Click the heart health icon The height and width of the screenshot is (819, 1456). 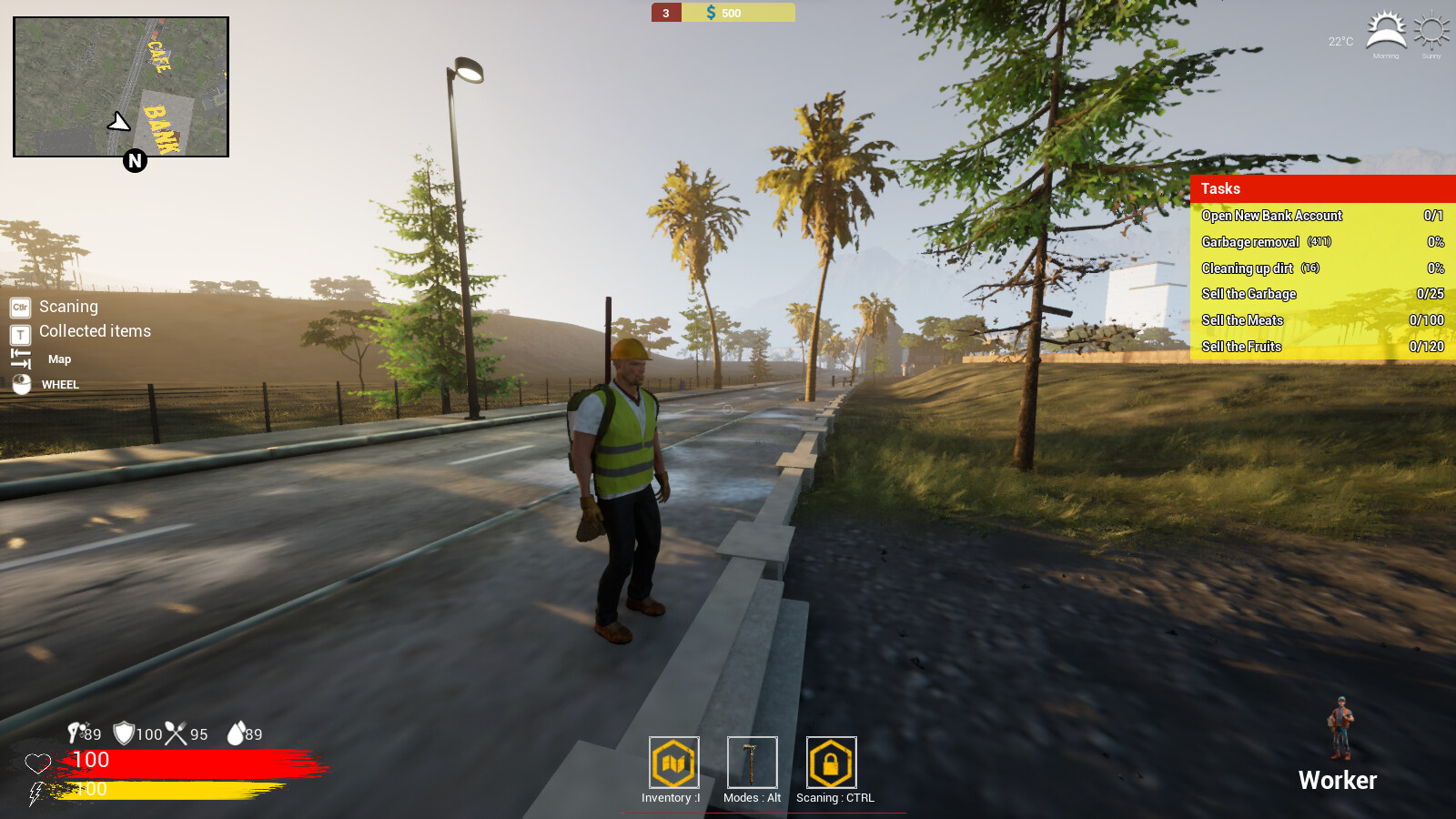click(x=37, y=761)
